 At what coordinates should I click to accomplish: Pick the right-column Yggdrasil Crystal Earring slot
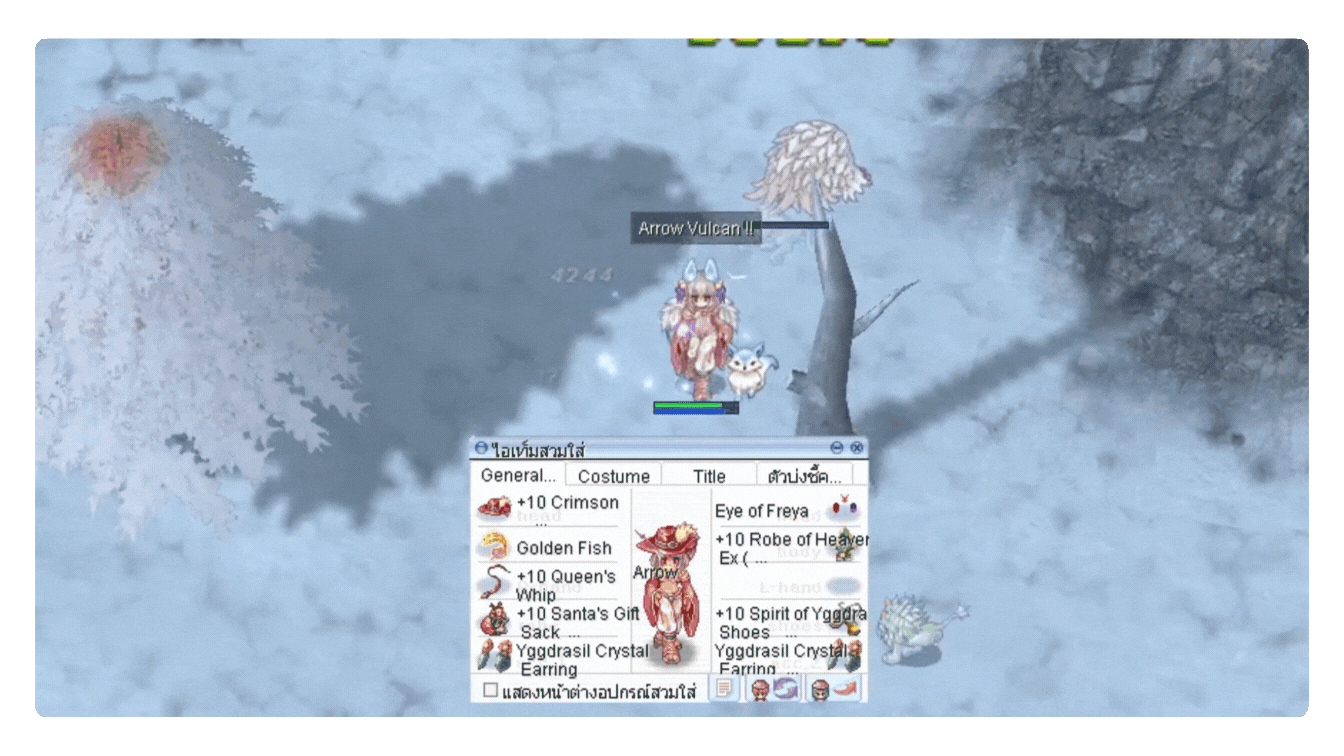786,658
